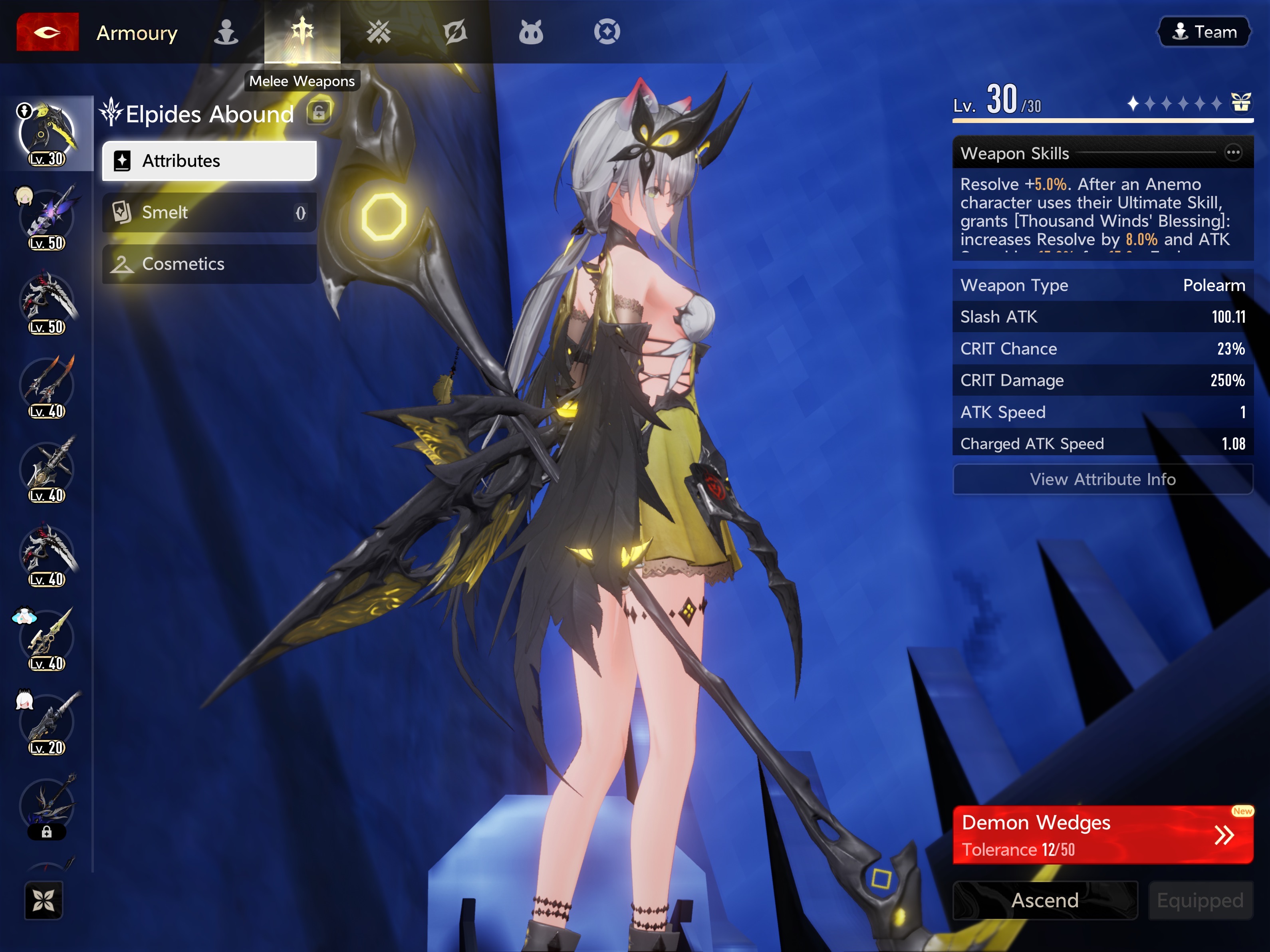Select the Lv. 30 polearm thumbnail
Screen dimensions: 1270x952
coord(47,134)
